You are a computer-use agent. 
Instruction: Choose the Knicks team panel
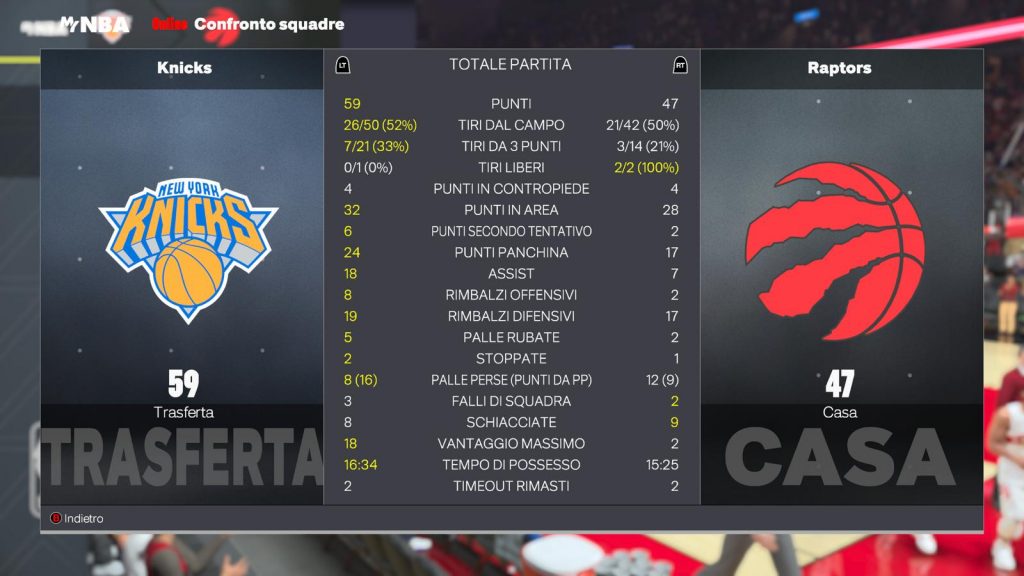click(x=183, y=252)
